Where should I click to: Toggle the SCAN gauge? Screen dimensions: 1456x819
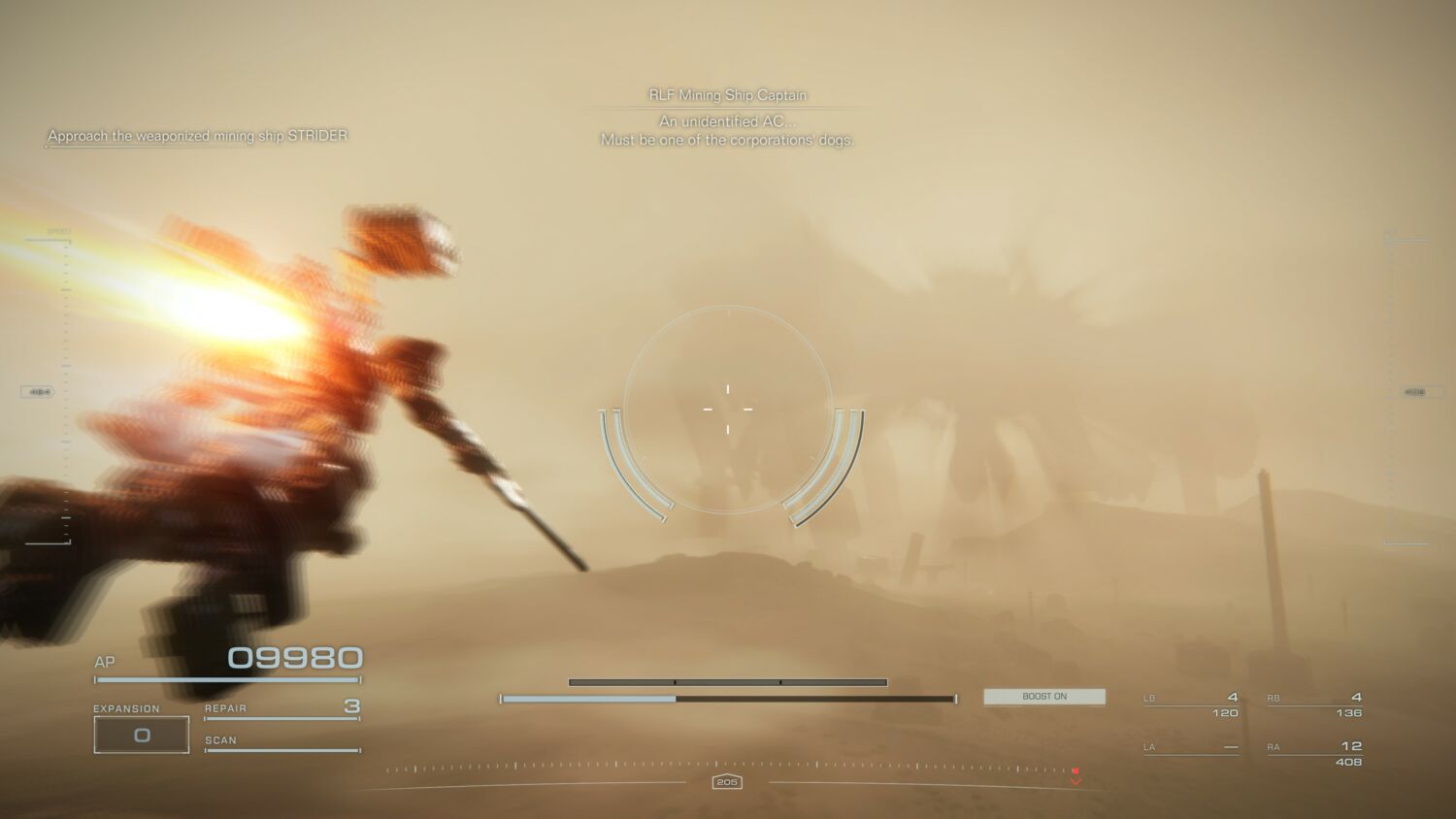(281, 747)
